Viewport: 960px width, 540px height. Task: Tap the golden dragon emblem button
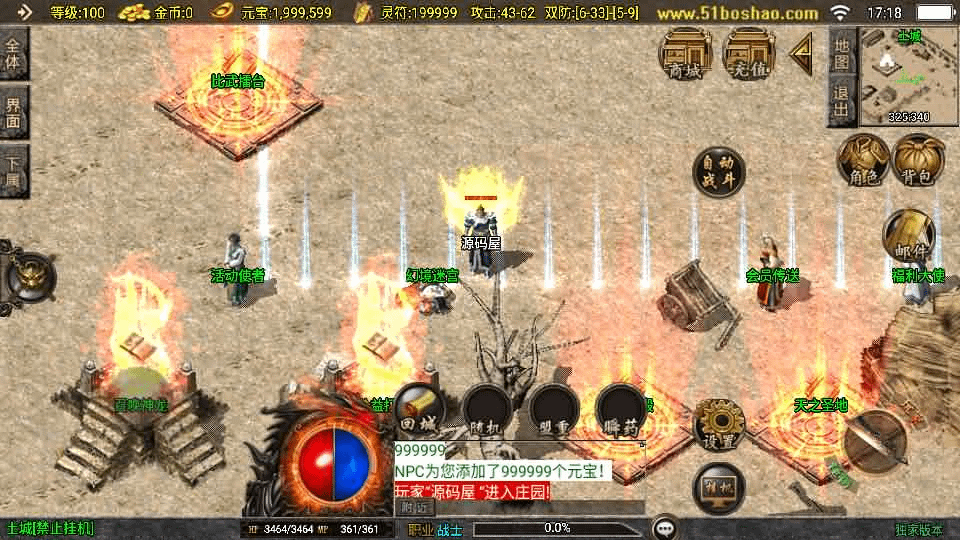pyautogui.click(x=28, y=273)
